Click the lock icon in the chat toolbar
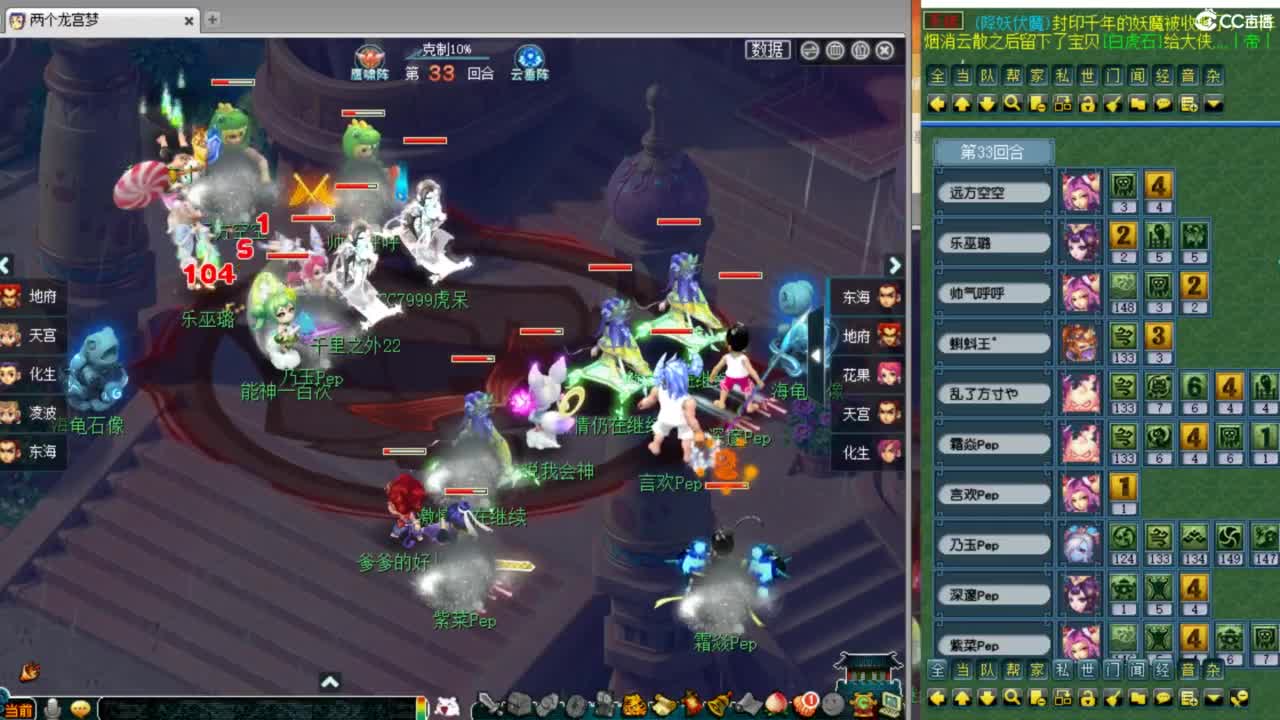Screen dimensions: 1280x720 click(x=1087, y=103)
